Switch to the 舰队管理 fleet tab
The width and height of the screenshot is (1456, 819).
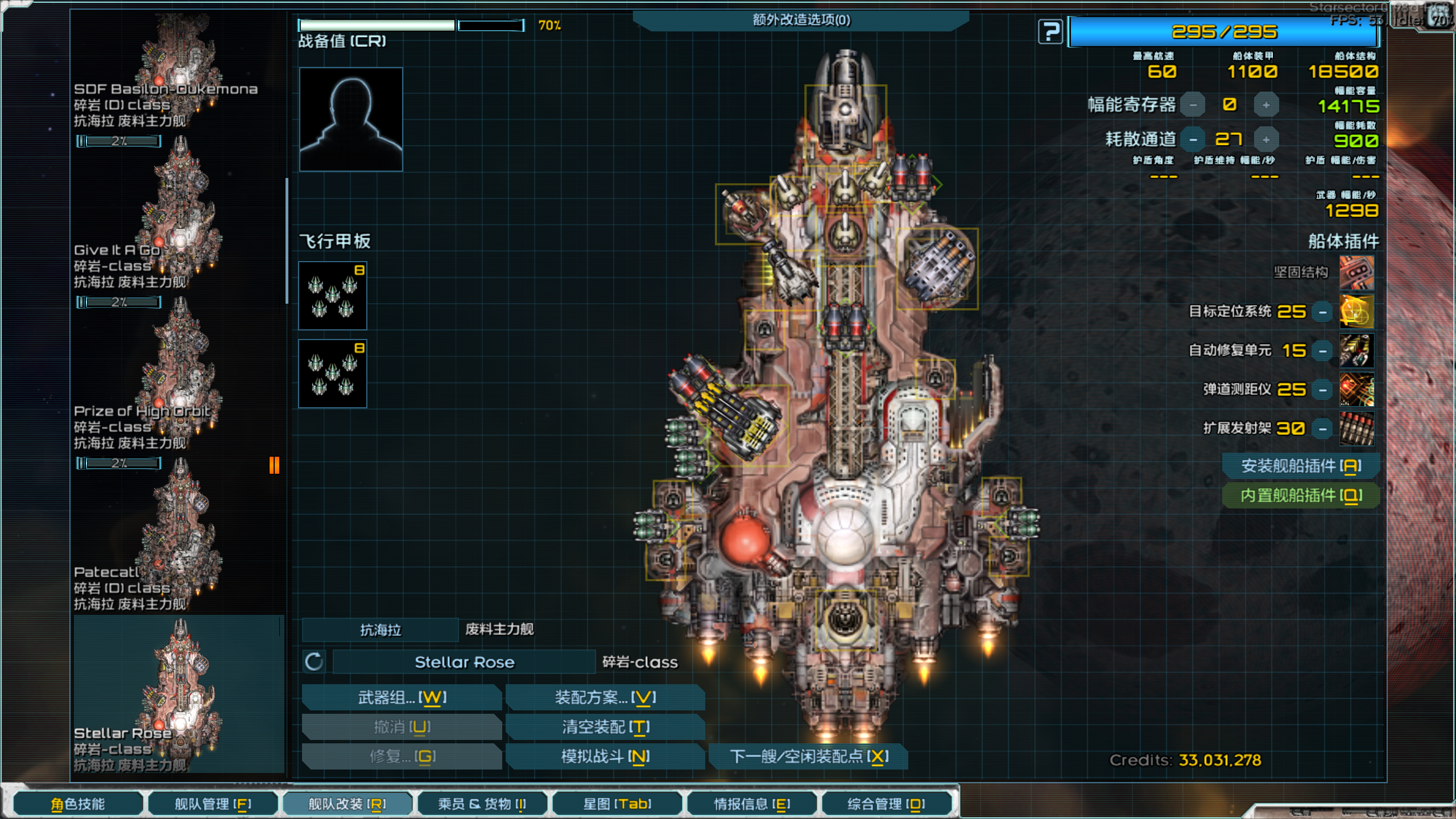click(213, 804)
